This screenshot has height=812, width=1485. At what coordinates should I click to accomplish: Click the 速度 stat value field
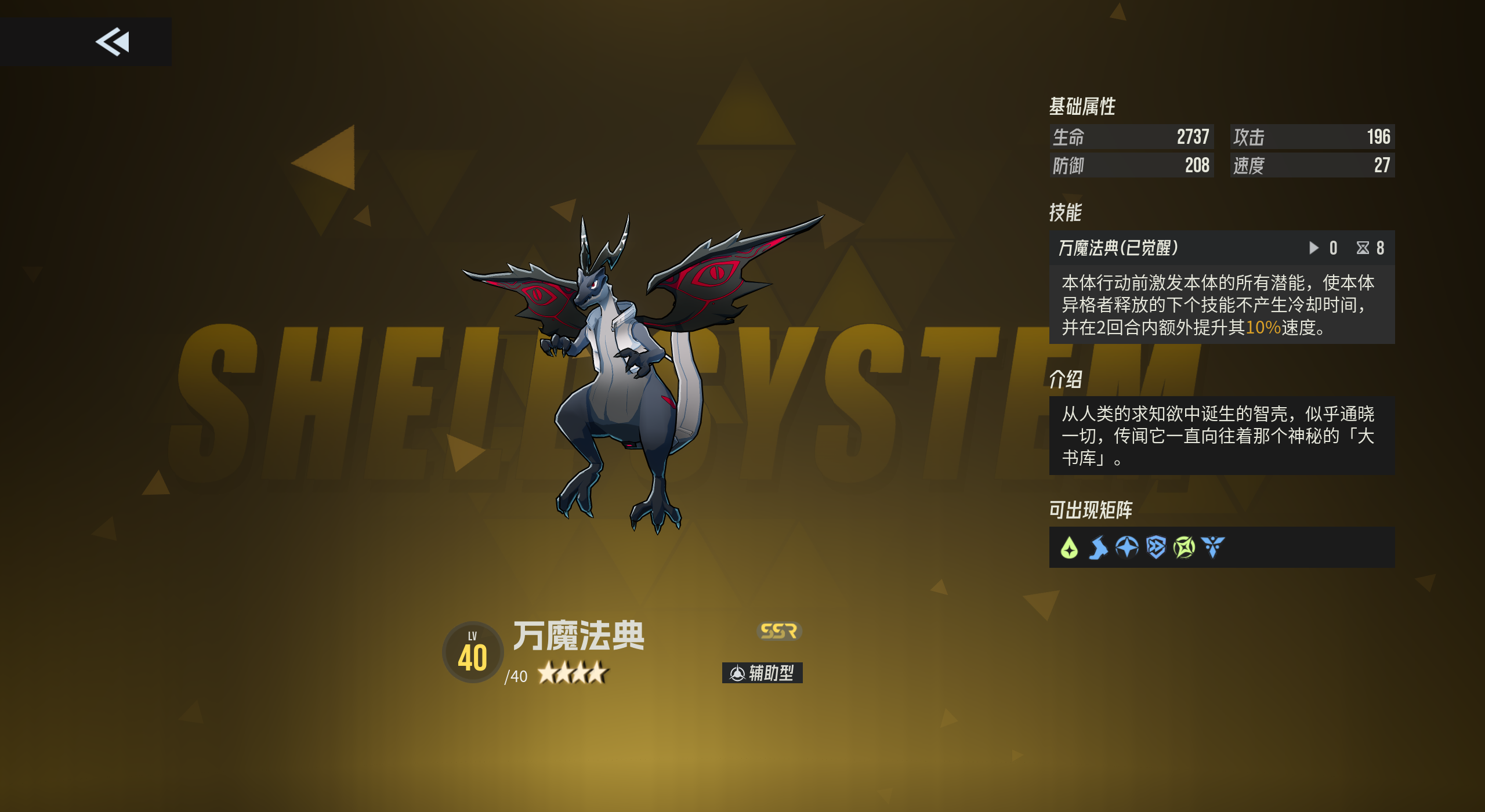pyautogui.click(x=1312, y=166)
